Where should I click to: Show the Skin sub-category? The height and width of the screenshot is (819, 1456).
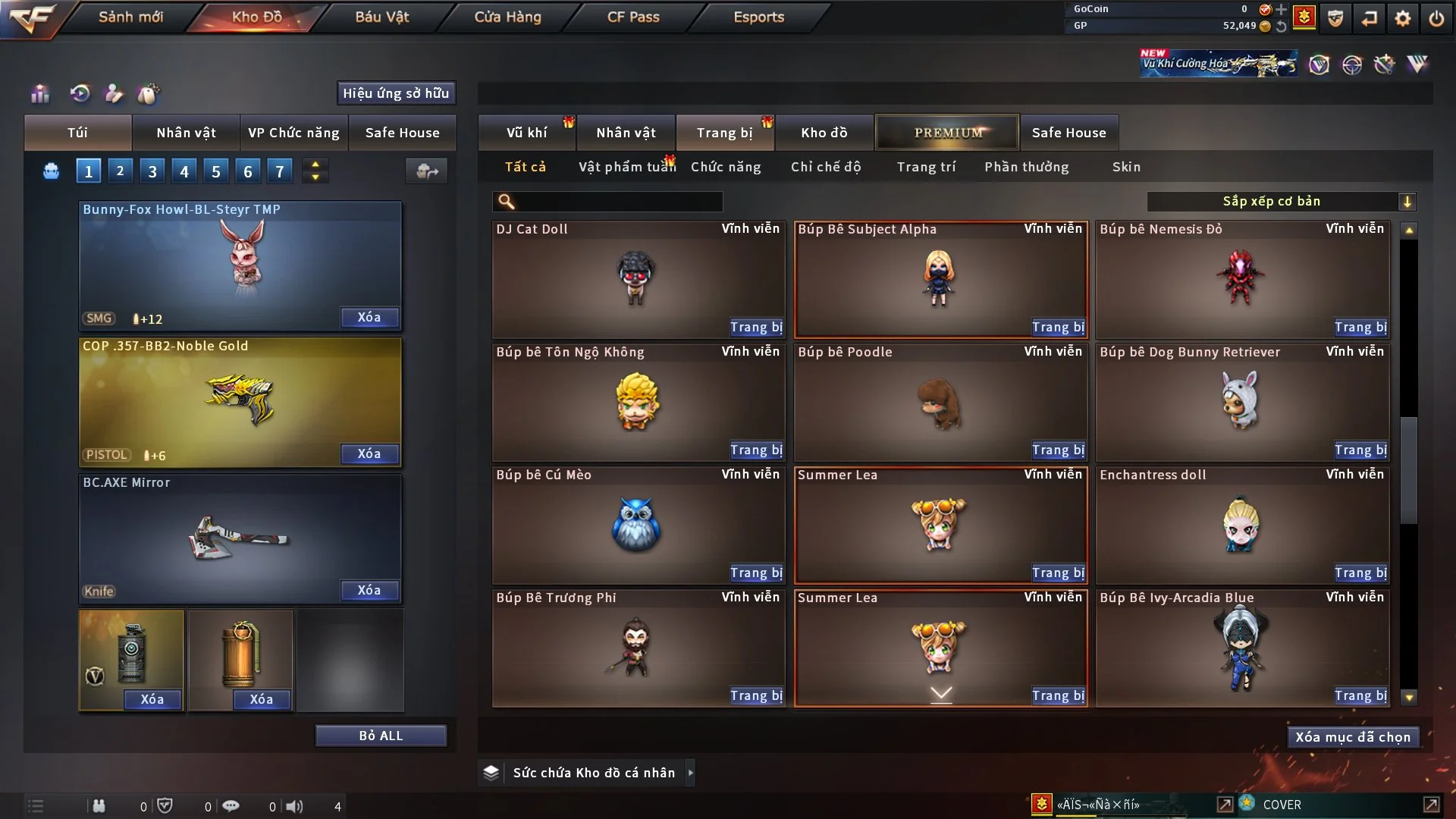(1126, 167)
